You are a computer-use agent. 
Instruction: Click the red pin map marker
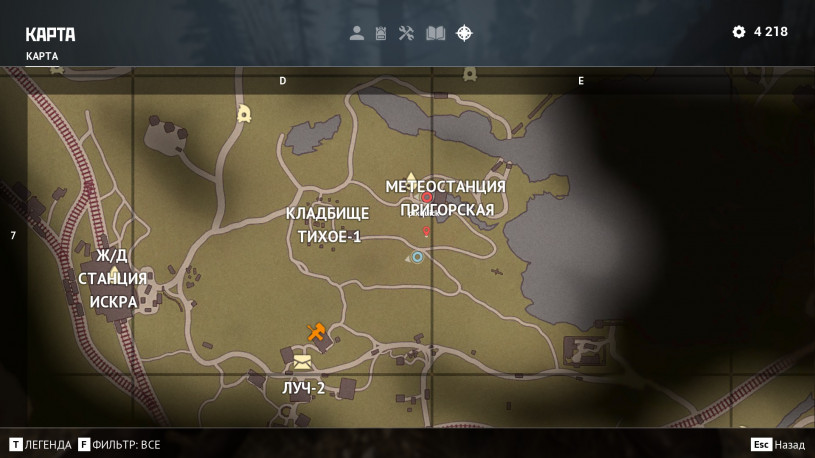click(x=426, y=232)
